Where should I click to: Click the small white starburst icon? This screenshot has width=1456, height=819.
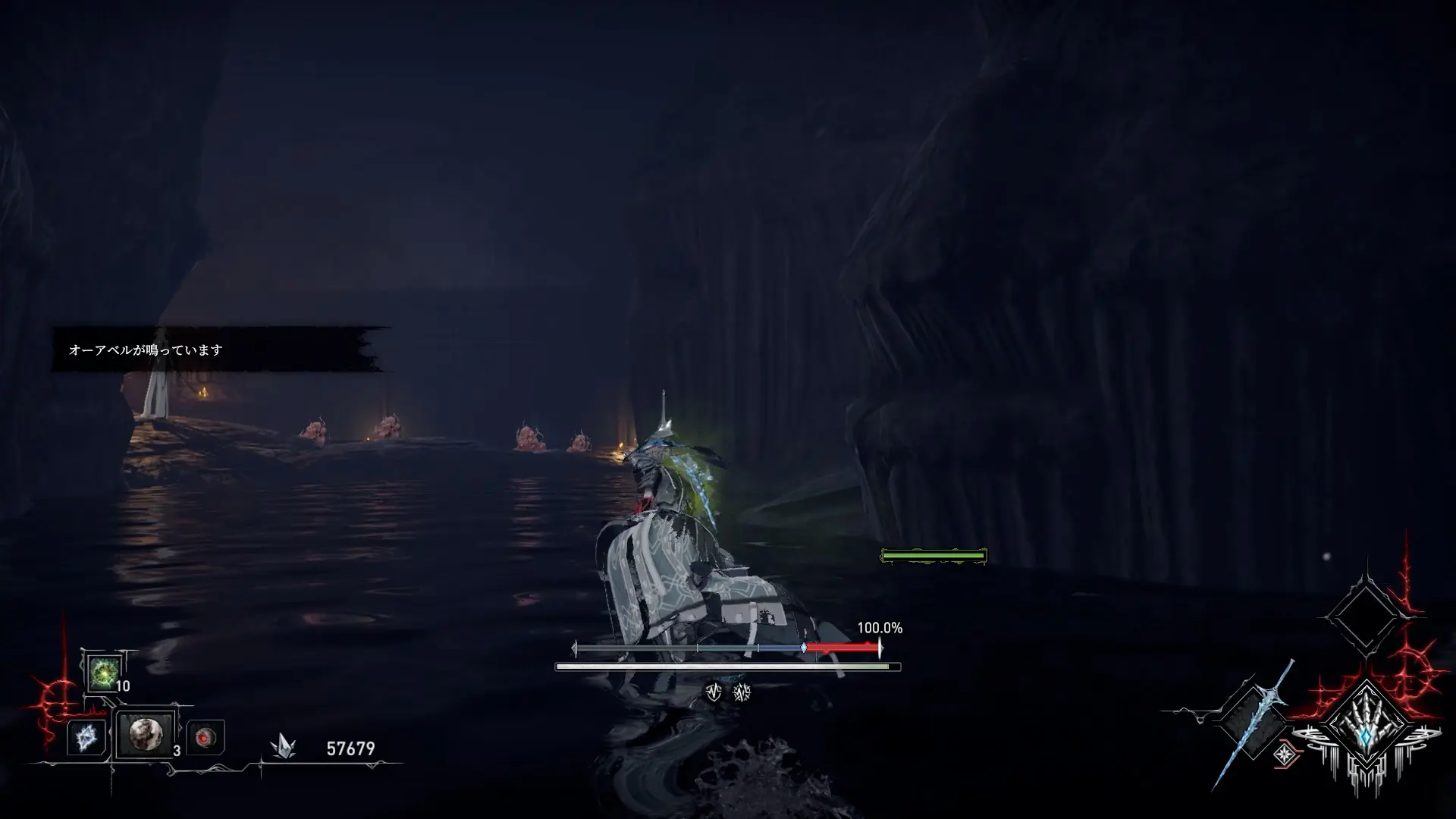tap(1285, 753)
